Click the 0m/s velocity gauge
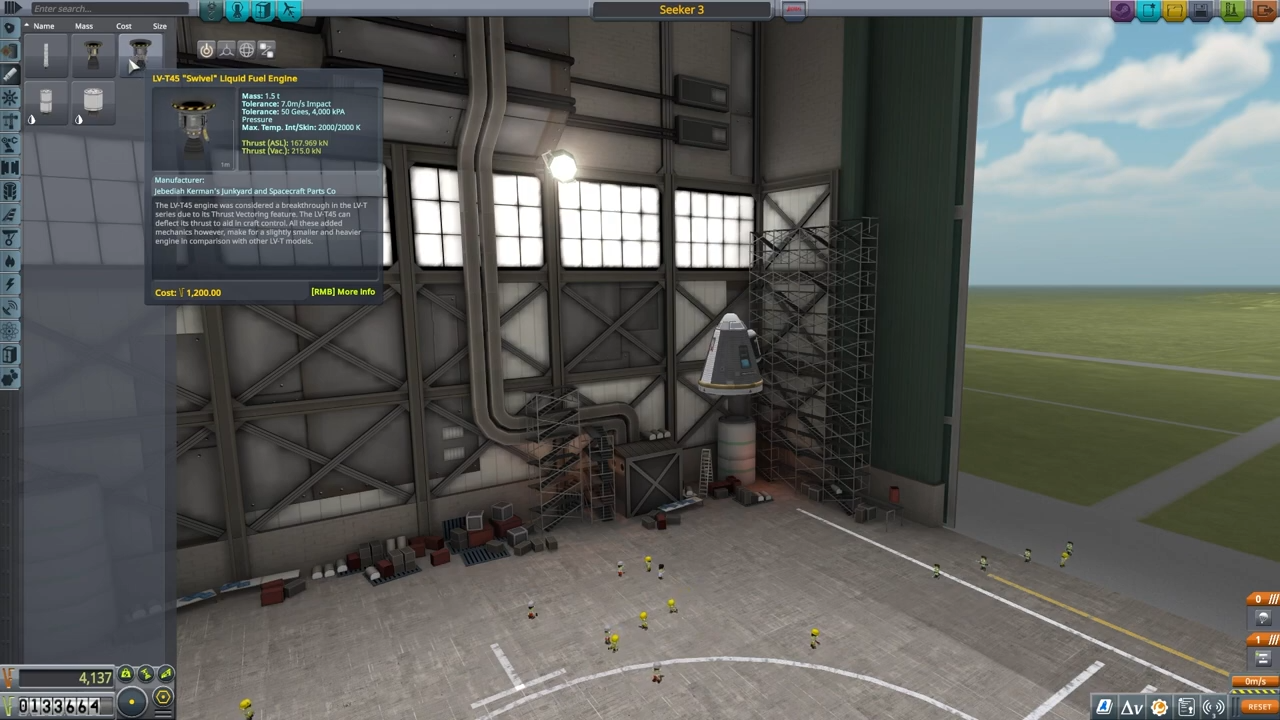 pos(1256,681)
